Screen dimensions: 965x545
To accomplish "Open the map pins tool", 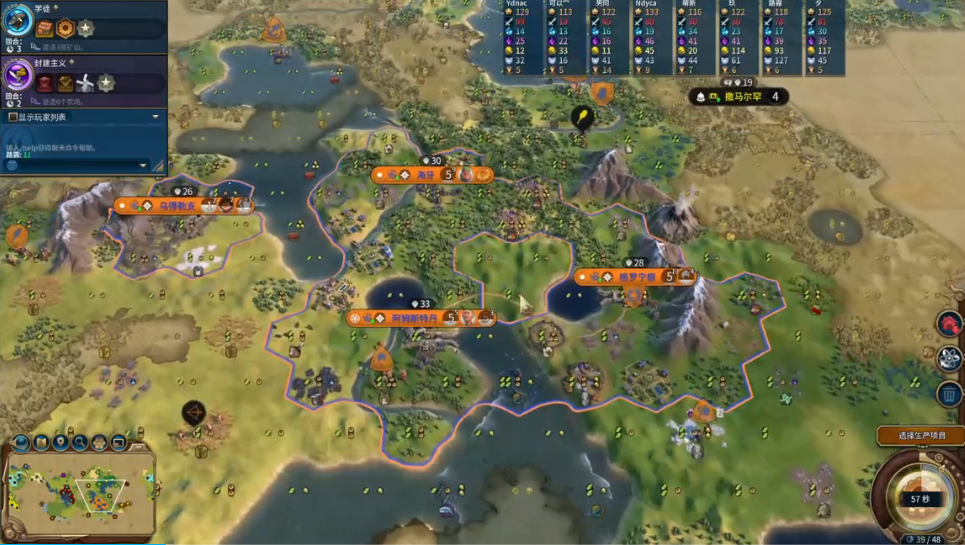I will tap(61, 442).
